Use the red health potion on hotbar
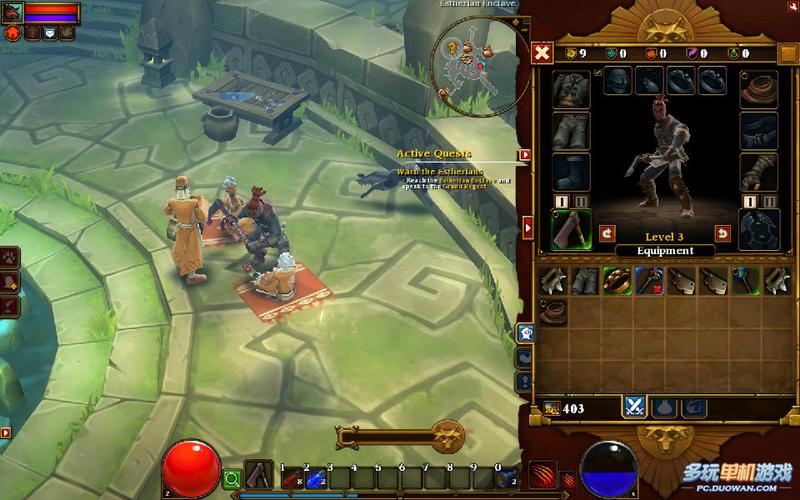 291,479
